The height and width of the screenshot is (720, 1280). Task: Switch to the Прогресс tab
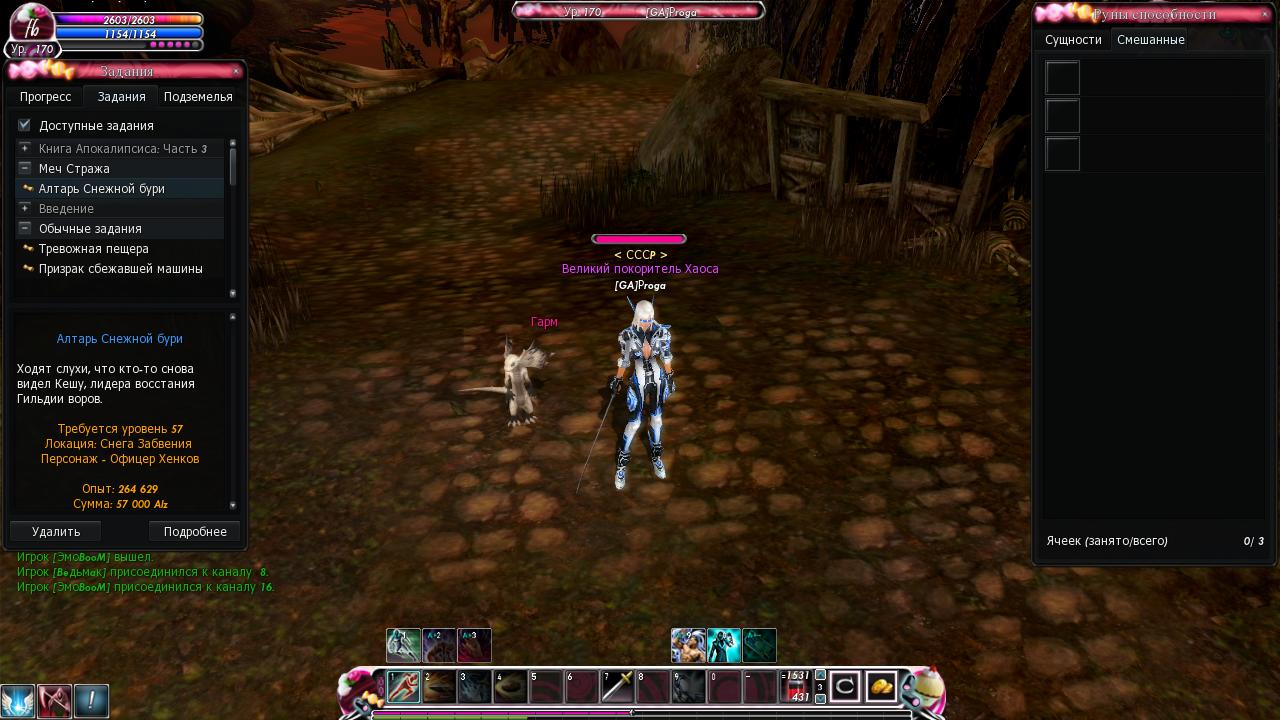click(x=45, y=97)
